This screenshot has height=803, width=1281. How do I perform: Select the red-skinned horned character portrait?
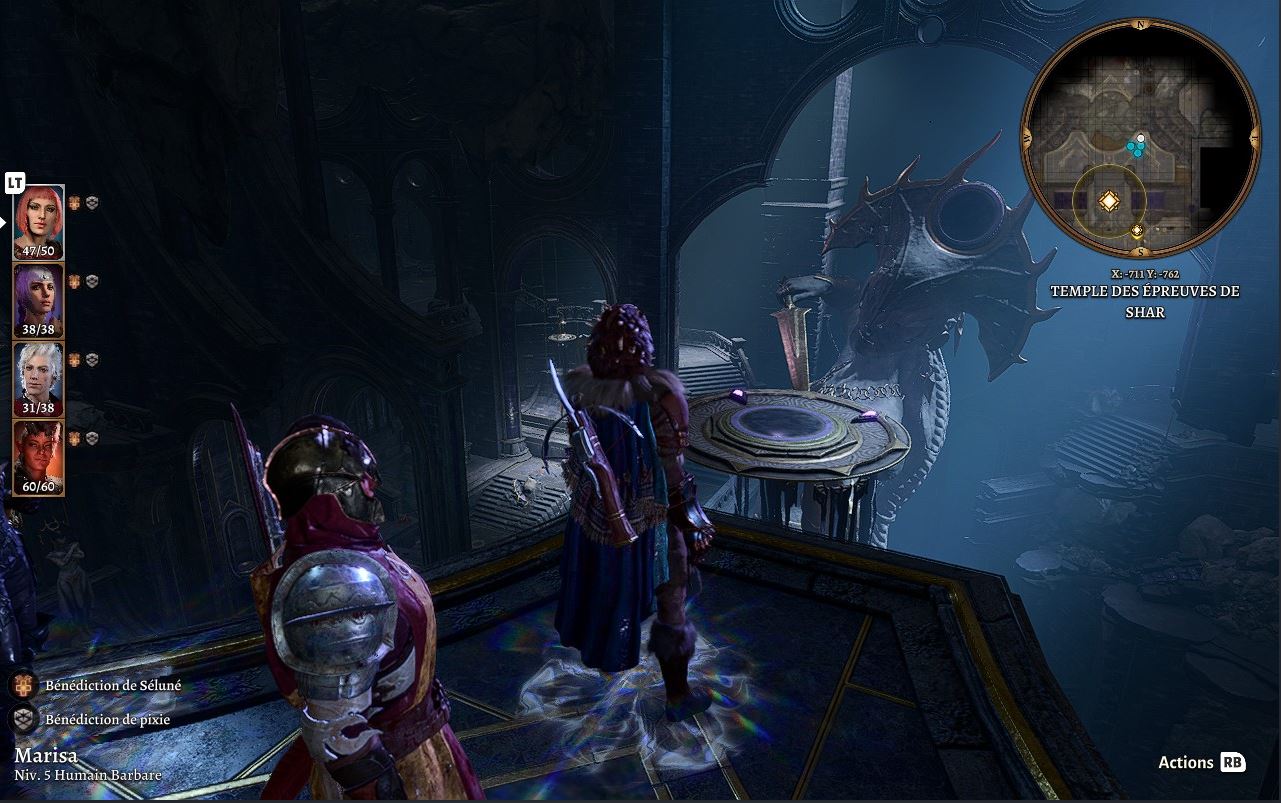pyautogui.click(x=39, y=457)
